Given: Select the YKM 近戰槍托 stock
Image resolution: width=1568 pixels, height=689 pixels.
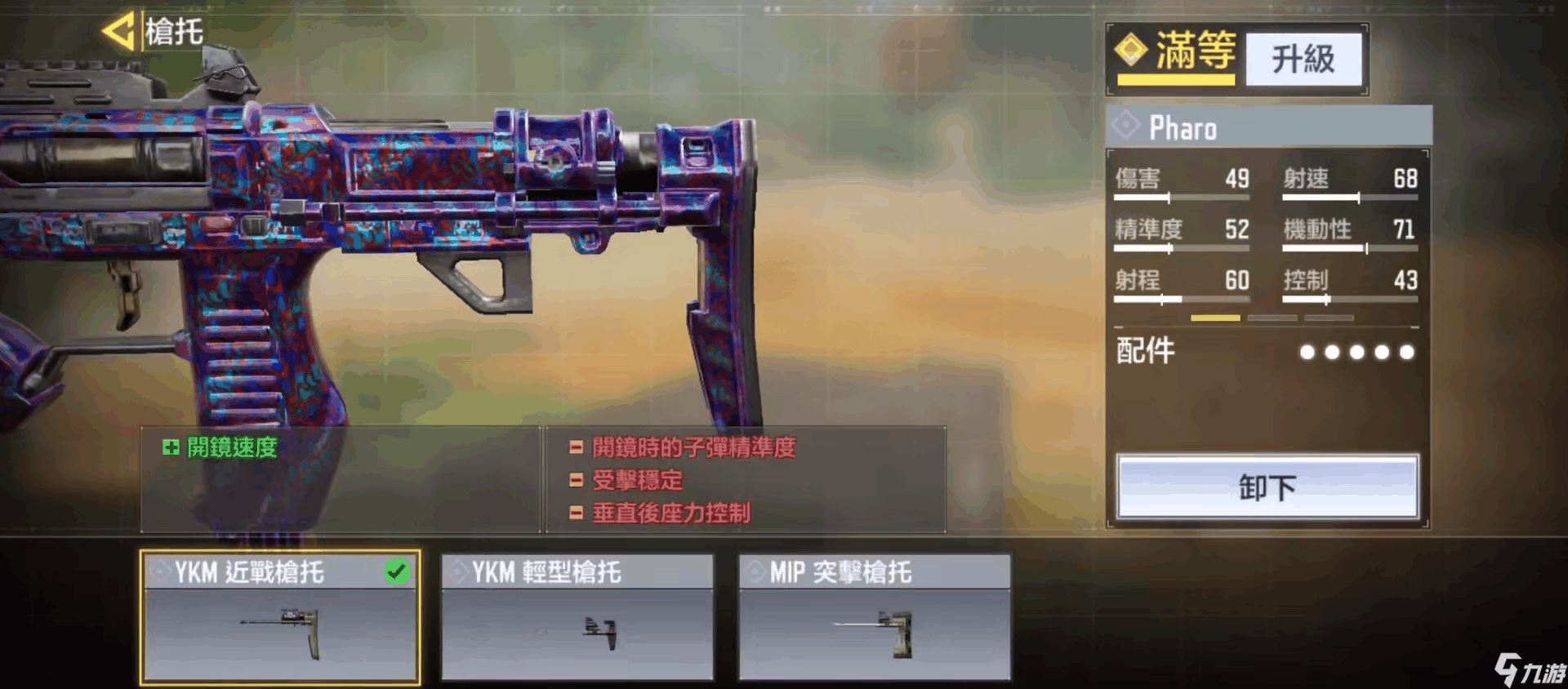Looking at the screenshot, I should [x=280, y=617].
